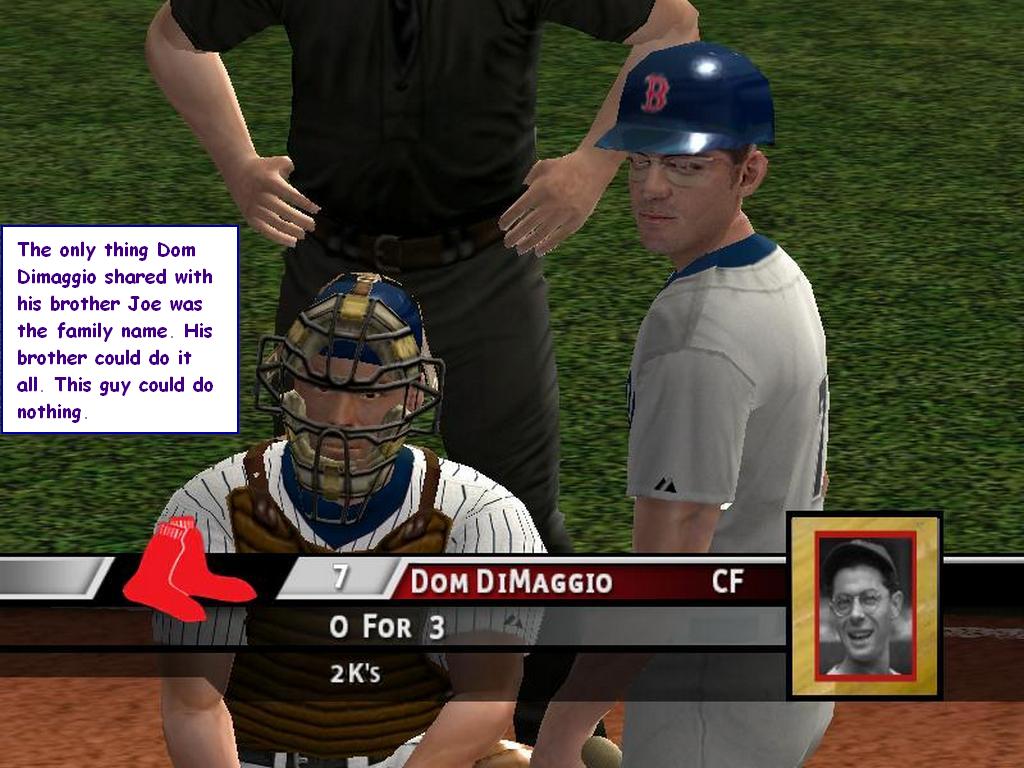Click Dom DiMaggio's portrait photo

click(x=865, y=605)
